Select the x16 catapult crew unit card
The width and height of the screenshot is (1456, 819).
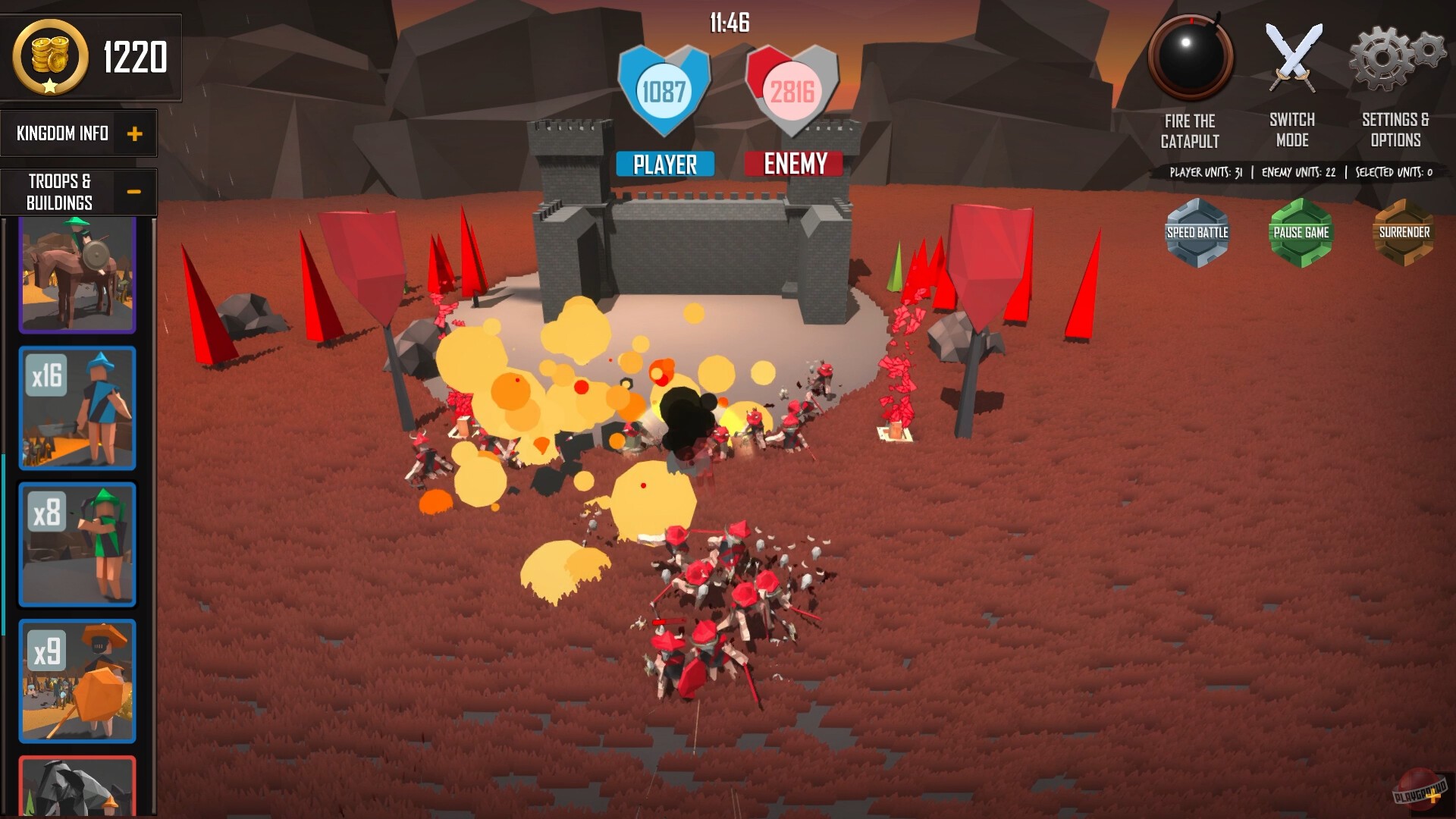77,408
